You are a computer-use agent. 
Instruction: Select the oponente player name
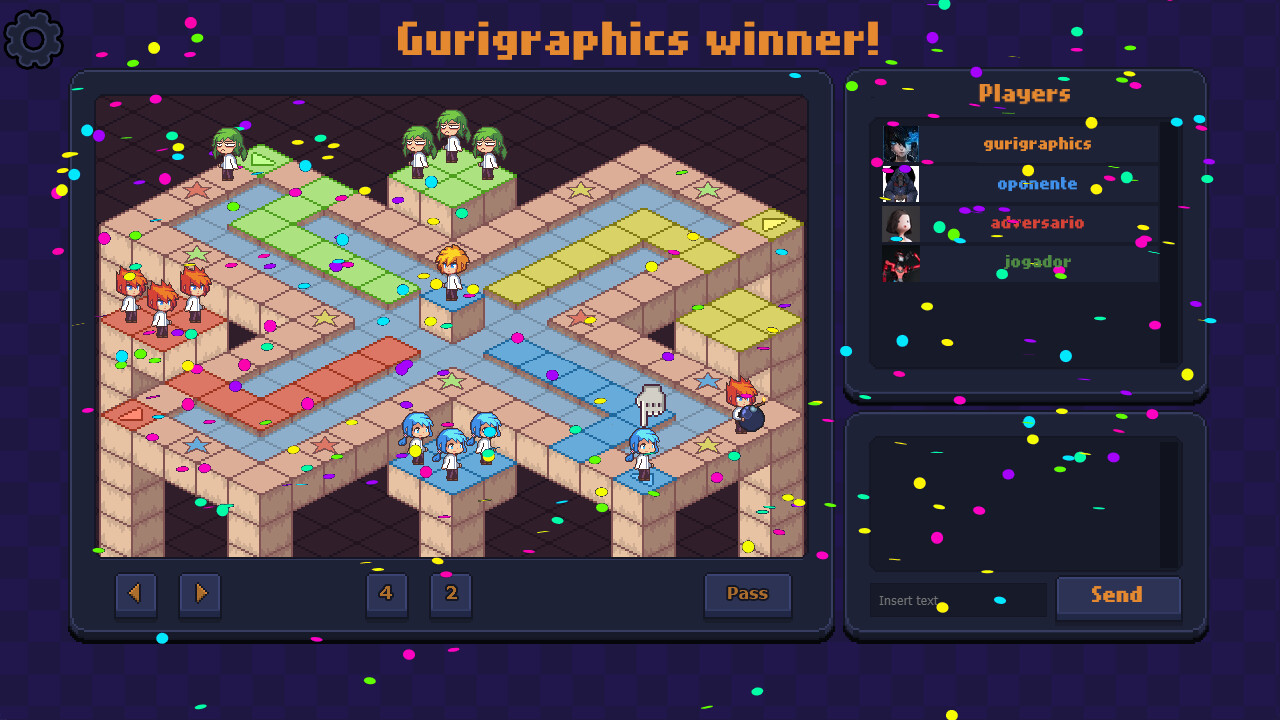coord(1037,182)
